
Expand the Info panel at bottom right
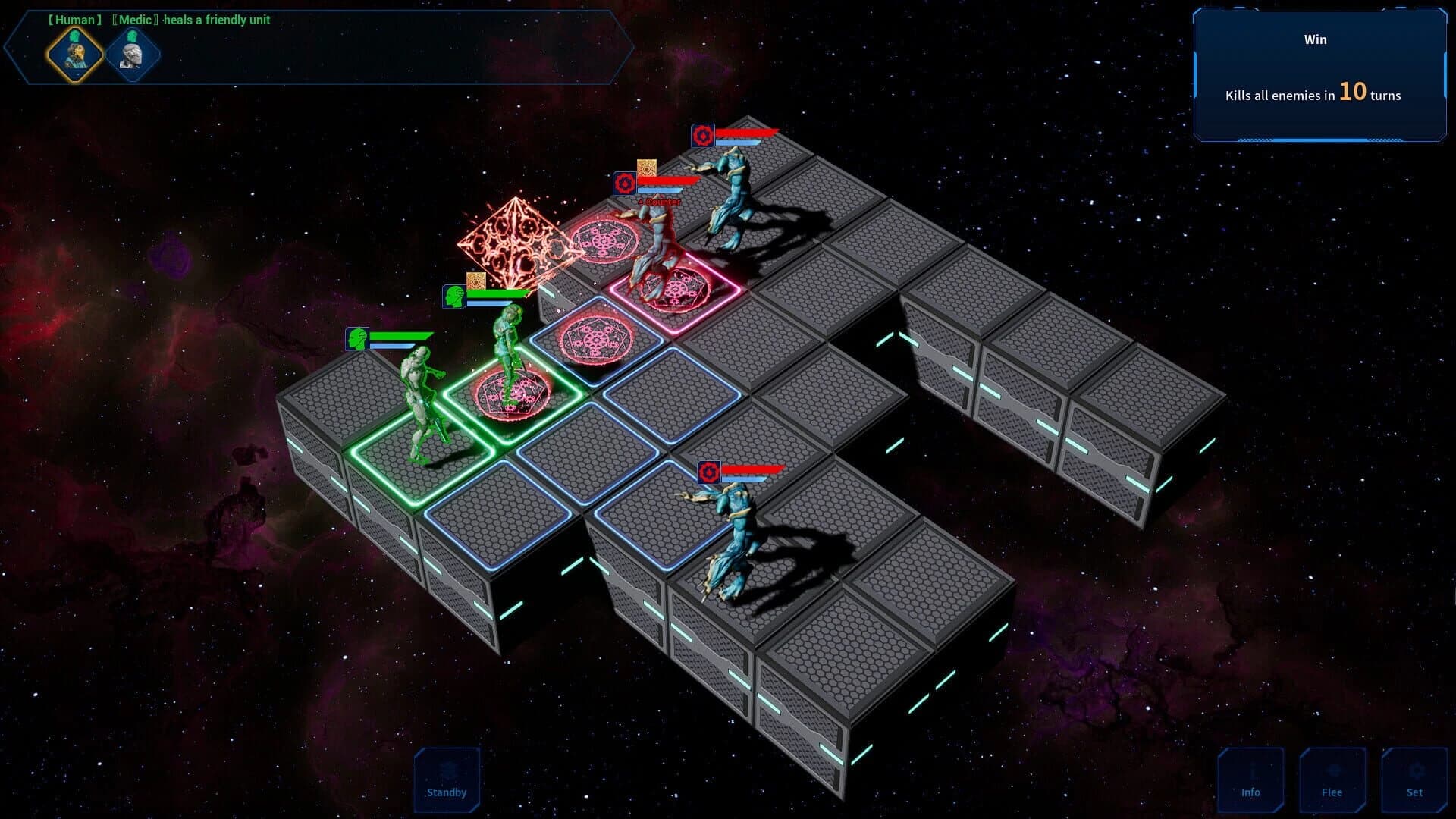(1252, 779)
